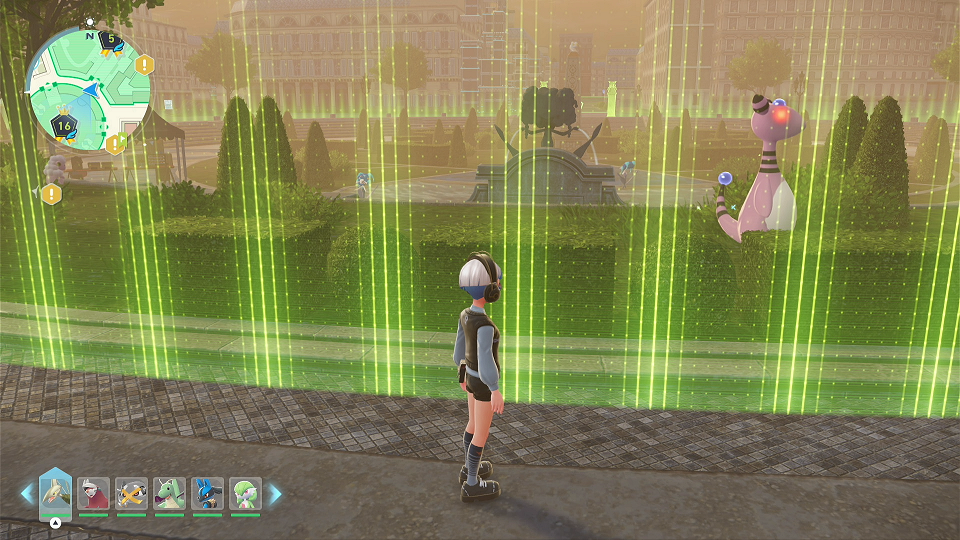The width and height of the screenshot is (960, 540).
Task: Select Metagross in the party bar
Action: pos(132,493)
